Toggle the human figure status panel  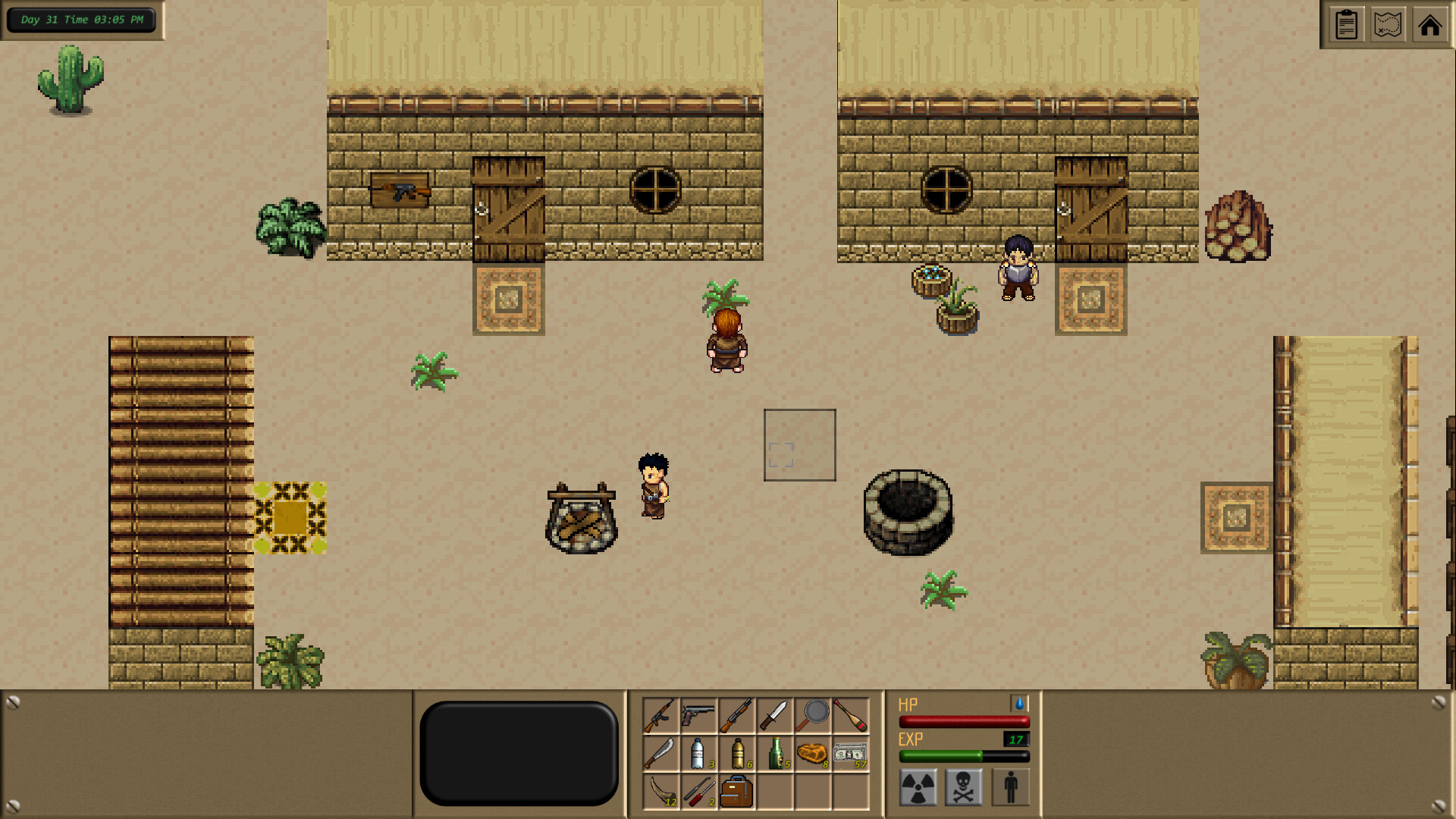(1009, 786)
